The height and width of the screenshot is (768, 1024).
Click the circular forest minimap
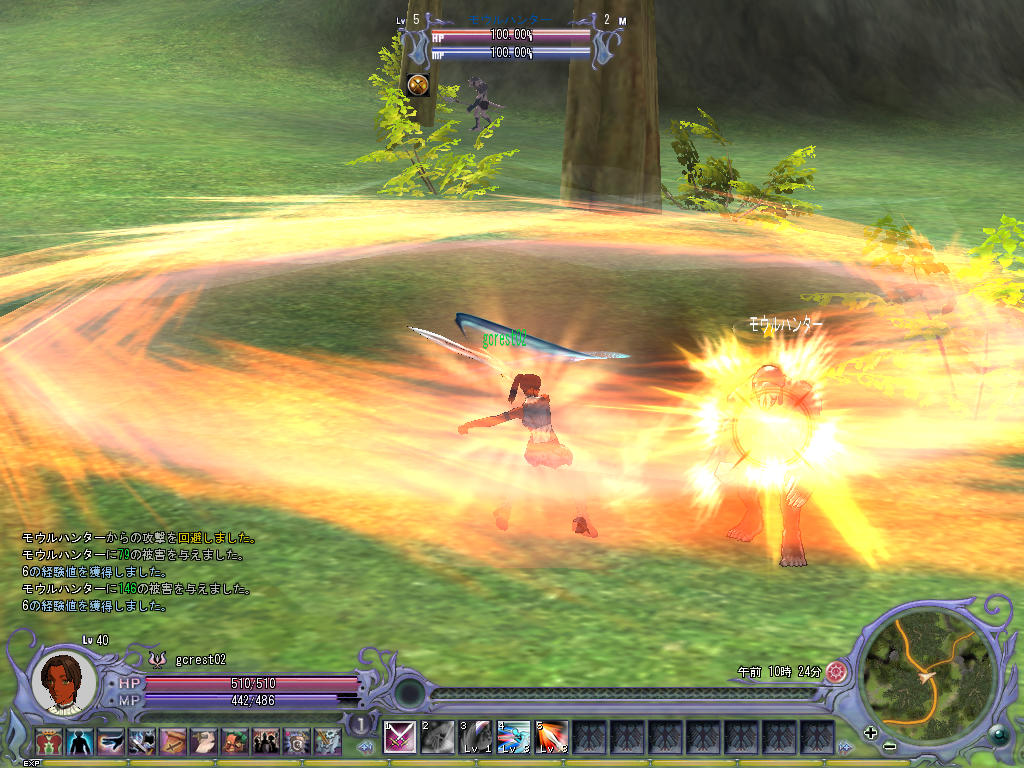tap(928, 669)
